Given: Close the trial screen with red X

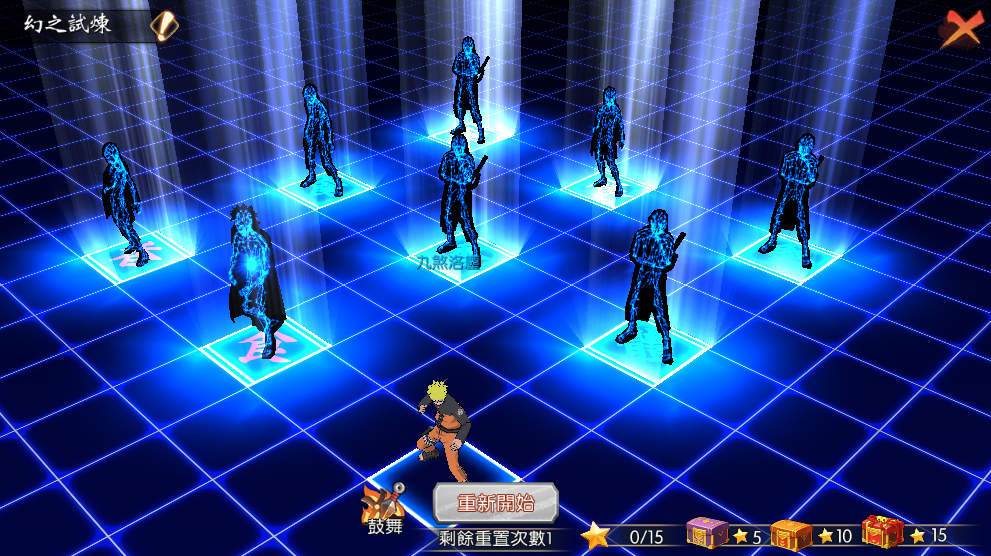Looking at the screenshot, I should coord(960,29).
